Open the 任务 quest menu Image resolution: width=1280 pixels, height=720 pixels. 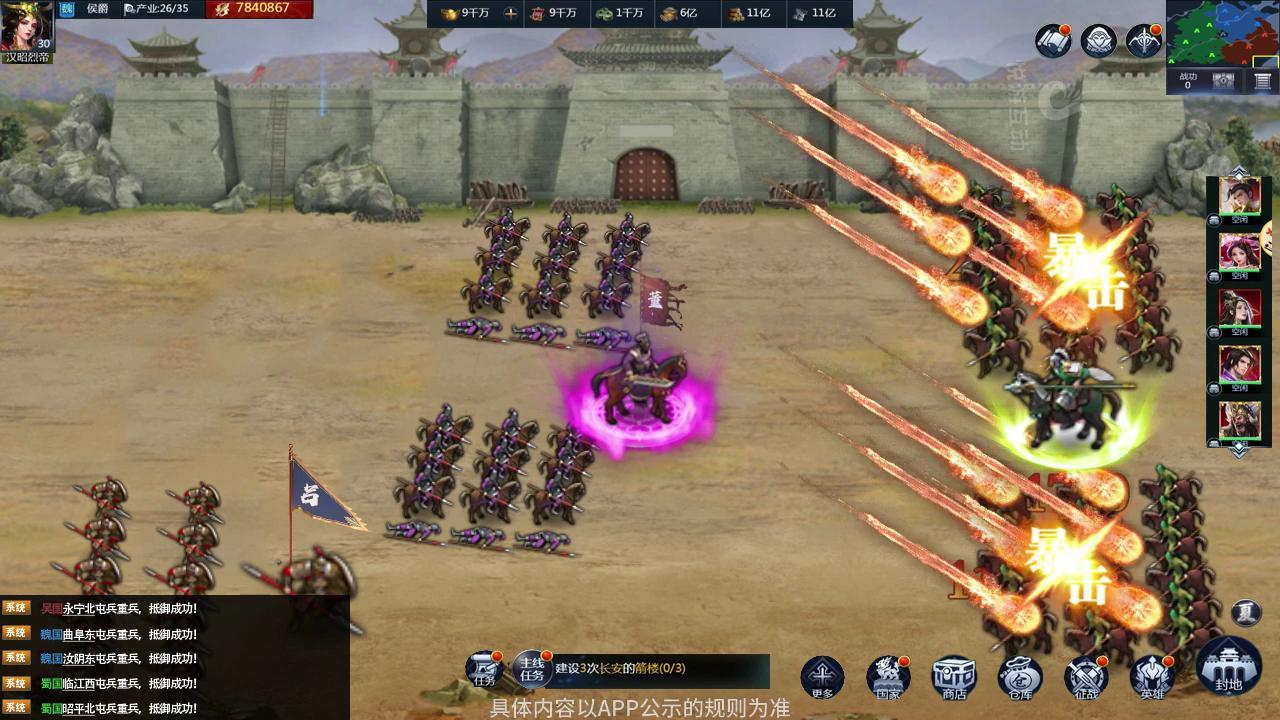486,668
